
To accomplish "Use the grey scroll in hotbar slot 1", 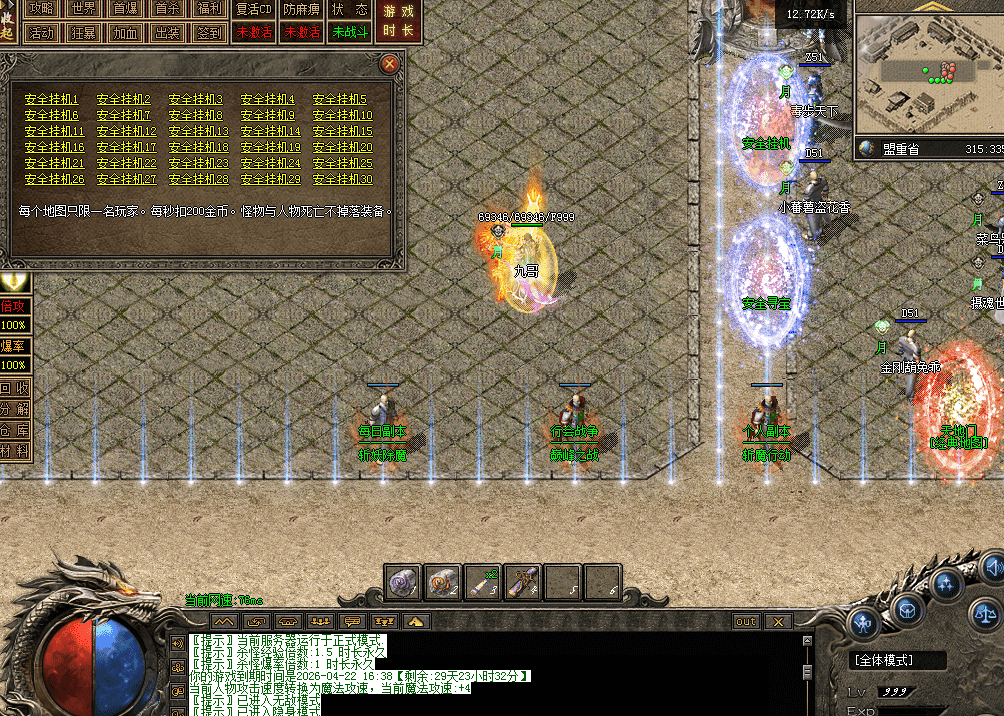I will tap(404, 582).
